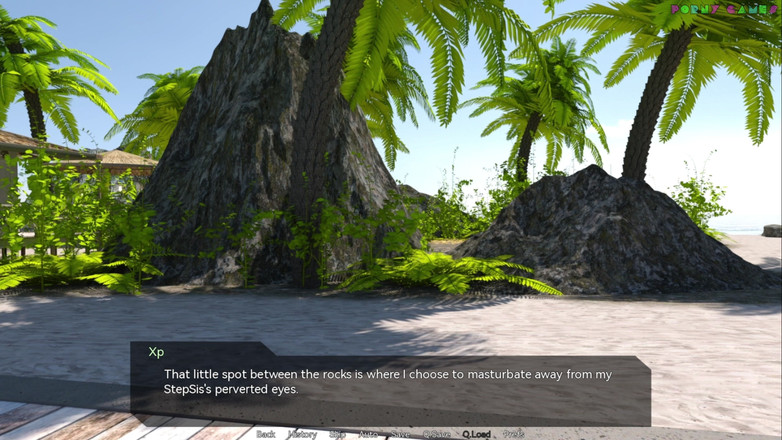Toggle Auto-advance for dialogue
The image size is (782, 440).
pos(368,434)
